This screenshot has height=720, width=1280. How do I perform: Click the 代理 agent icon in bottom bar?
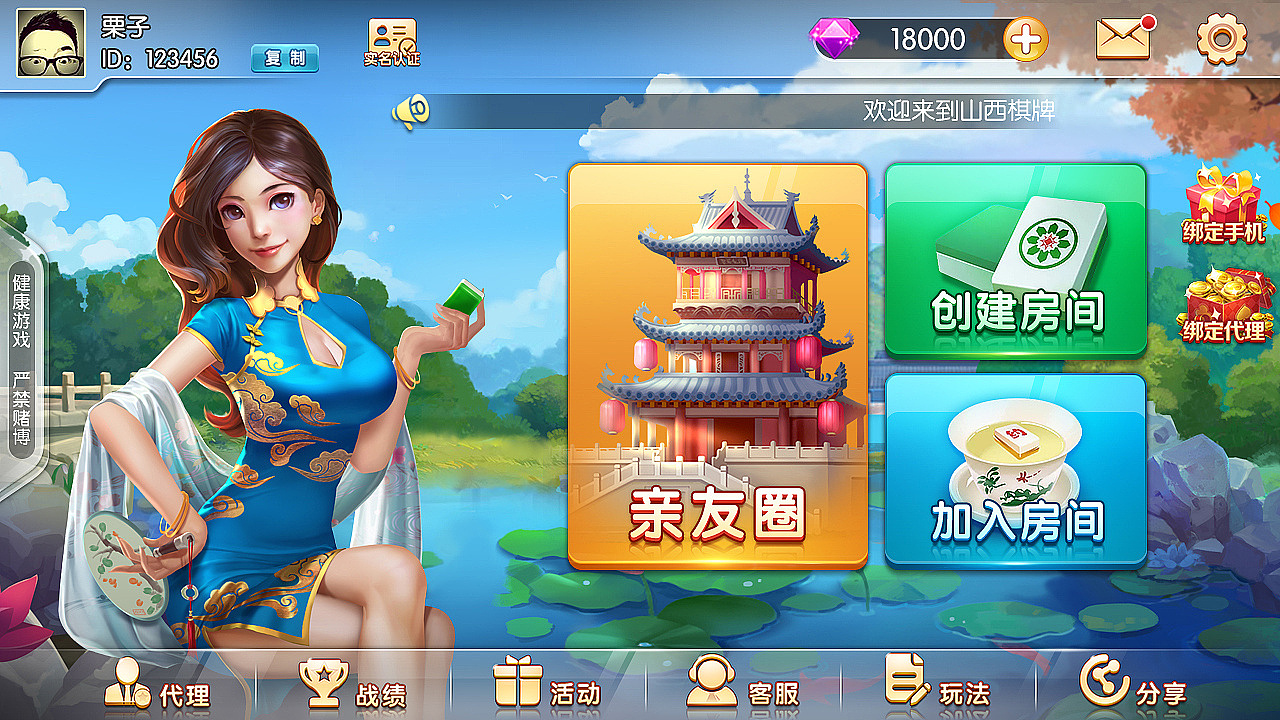click(x=127, y=689)
